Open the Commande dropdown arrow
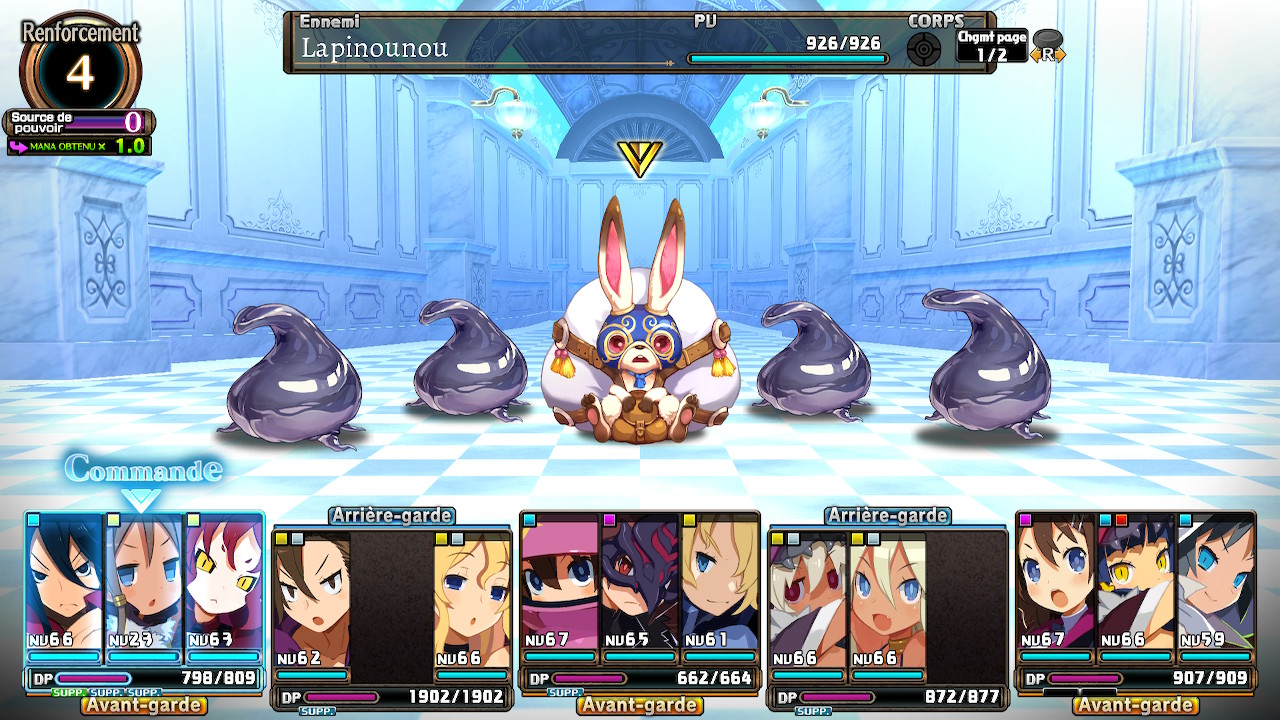 (140, 497)
